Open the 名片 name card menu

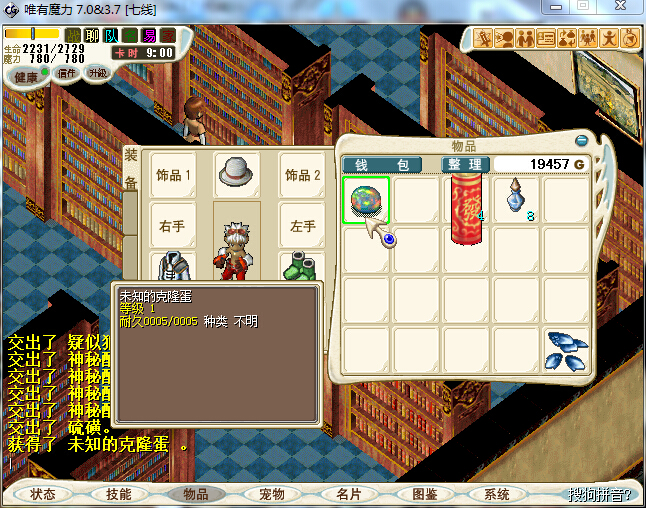[347, 494]
